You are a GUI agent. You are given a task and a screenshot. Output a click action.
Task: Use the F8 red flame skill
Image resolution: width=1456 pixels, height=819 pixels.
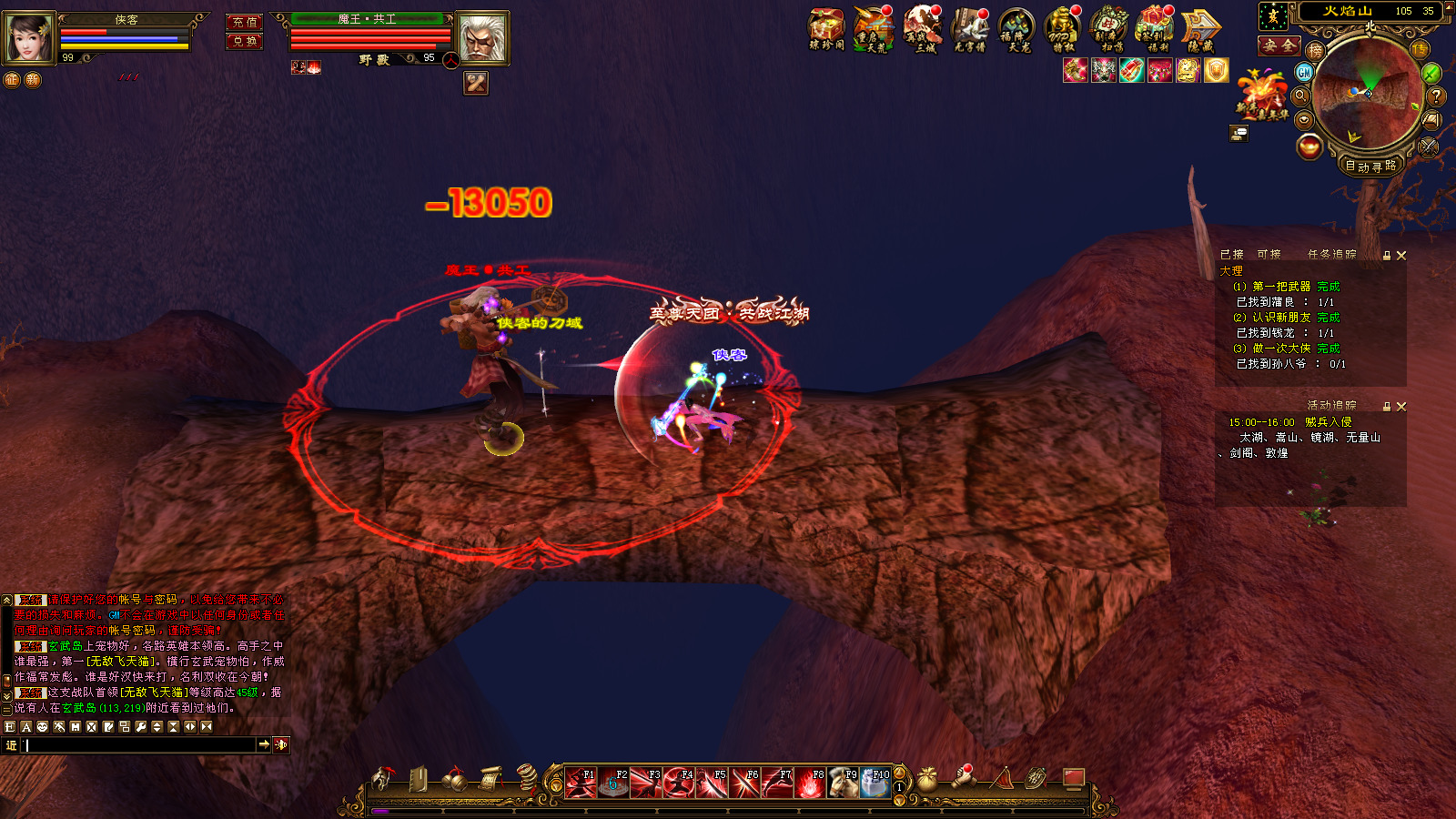point(810,783)
